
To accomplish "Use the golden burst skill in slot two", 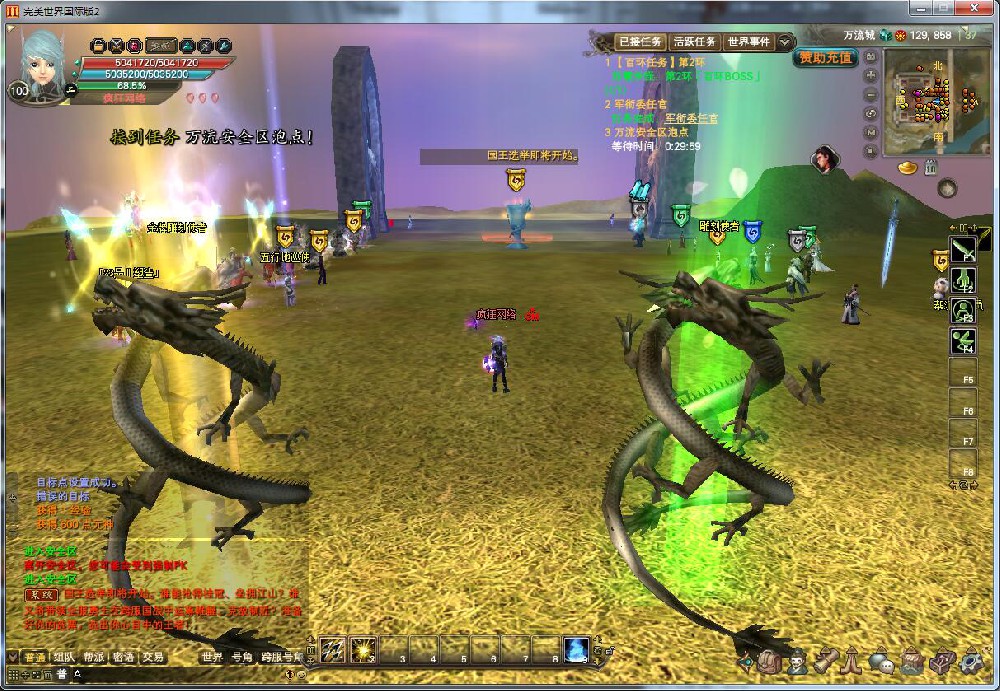I will tap(363, 649).
